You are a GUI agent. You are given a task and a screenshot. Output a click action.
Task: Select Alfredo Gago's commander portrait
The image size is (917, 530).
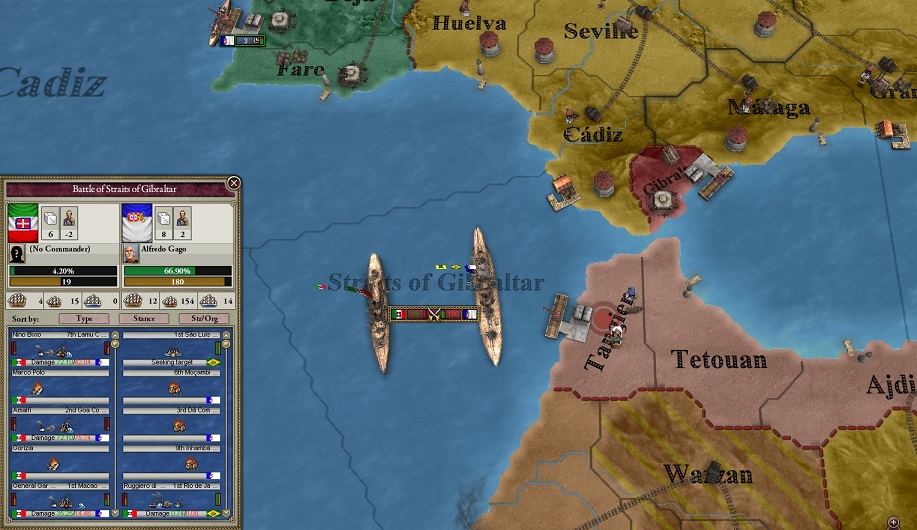click(x=130, y=253)
